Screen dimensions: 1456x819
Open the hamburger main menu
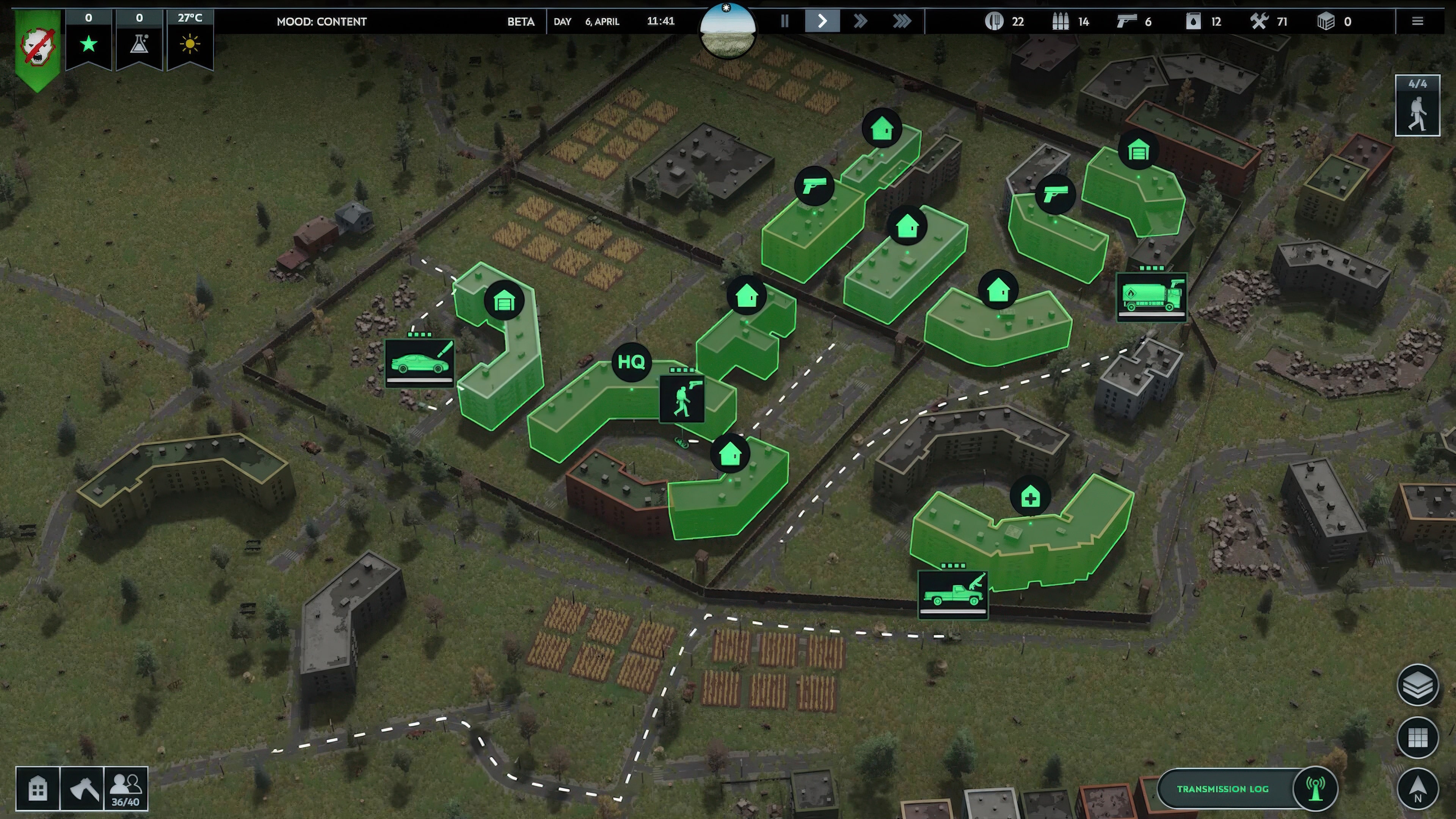[x=1418, y=22]
